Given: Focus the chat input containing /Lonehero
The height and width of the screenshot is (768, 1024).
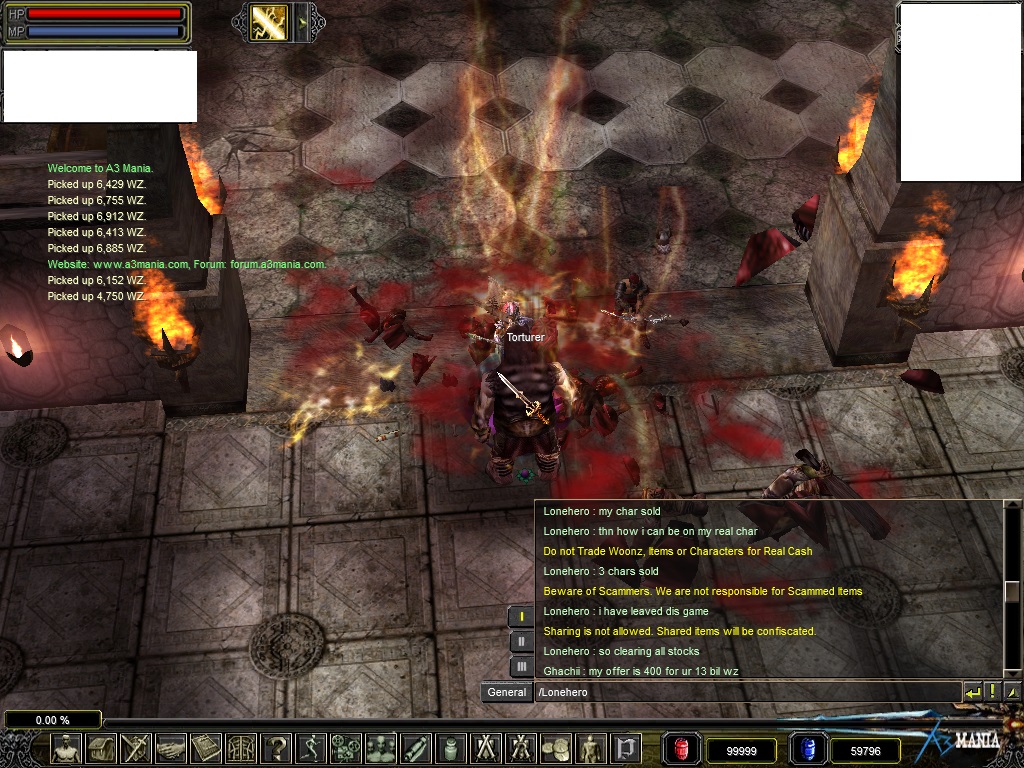Looking at the screenshot, I should 745,692.
